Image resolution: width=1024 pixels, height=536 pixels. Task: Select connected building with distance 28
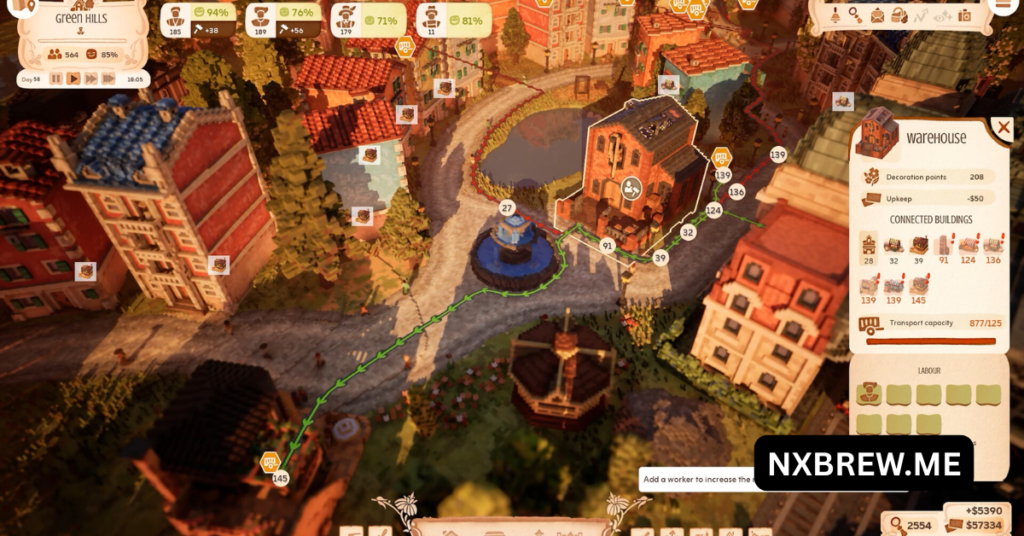coord(868,246)
